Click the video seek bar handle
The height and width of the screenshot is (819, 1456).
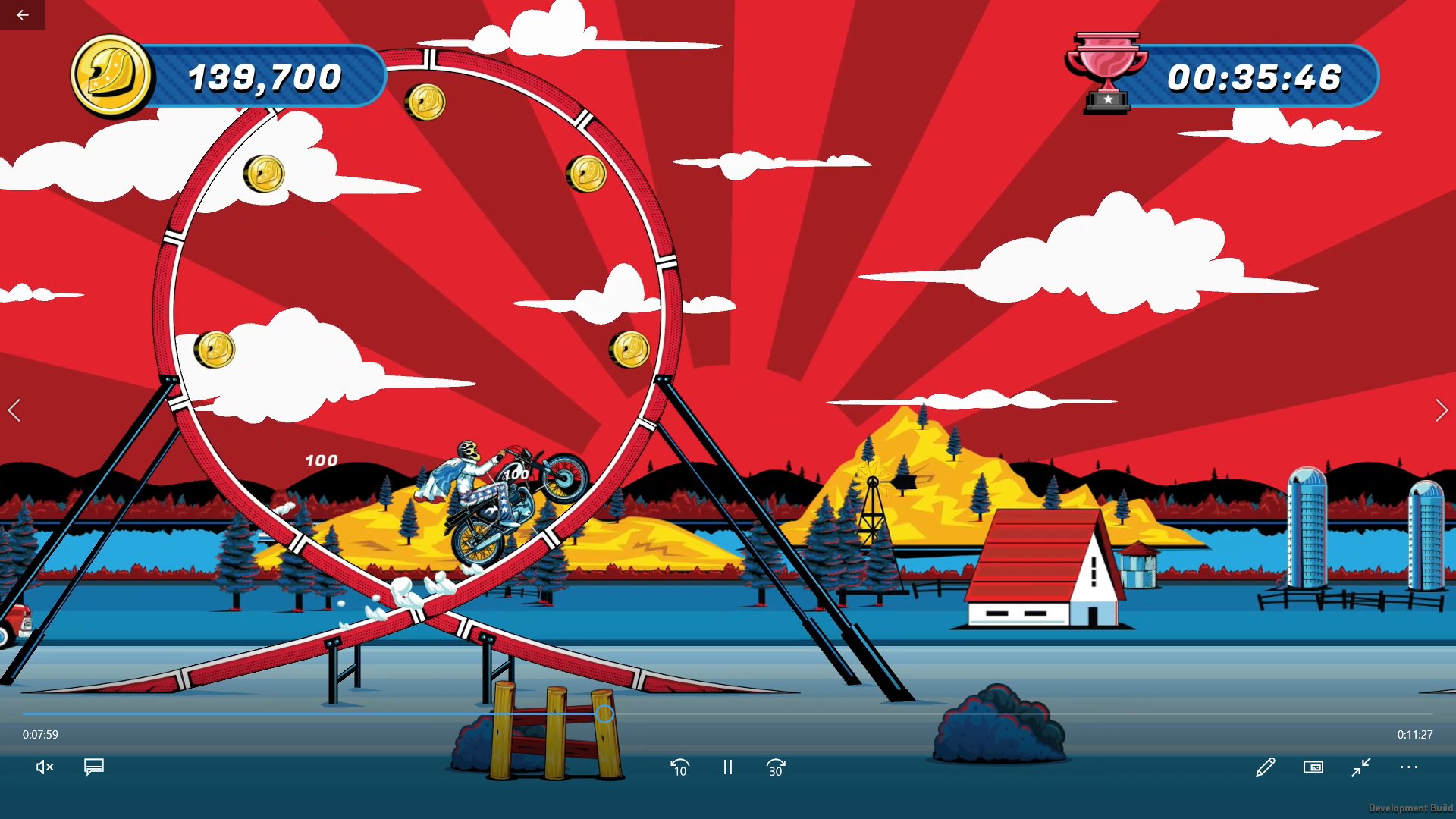pyautogui.click(x=604, y=714)
